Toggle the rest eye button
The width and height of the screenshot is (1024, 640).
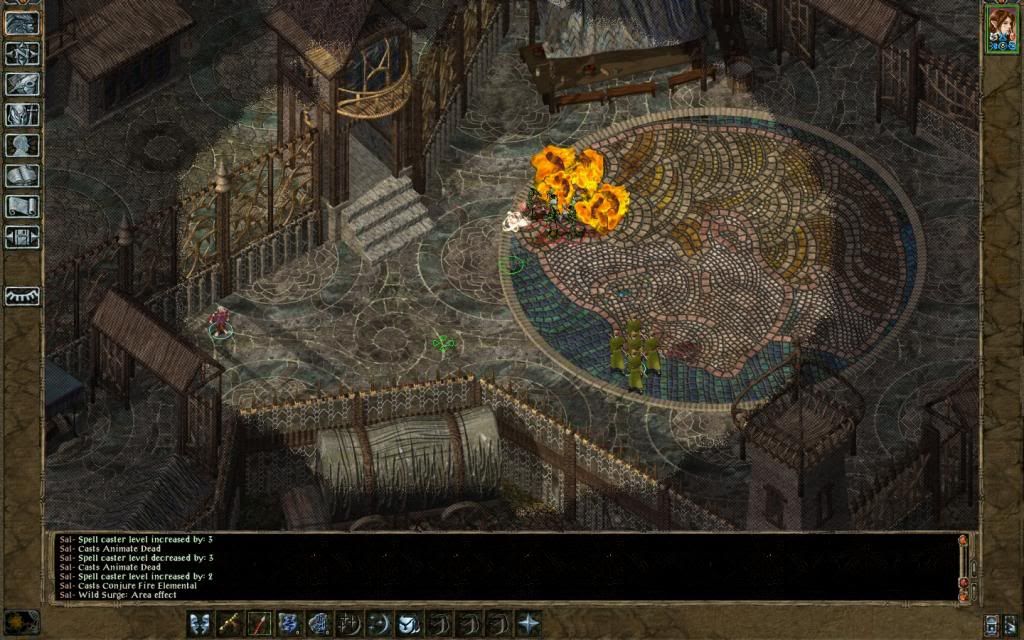(22, 296)
